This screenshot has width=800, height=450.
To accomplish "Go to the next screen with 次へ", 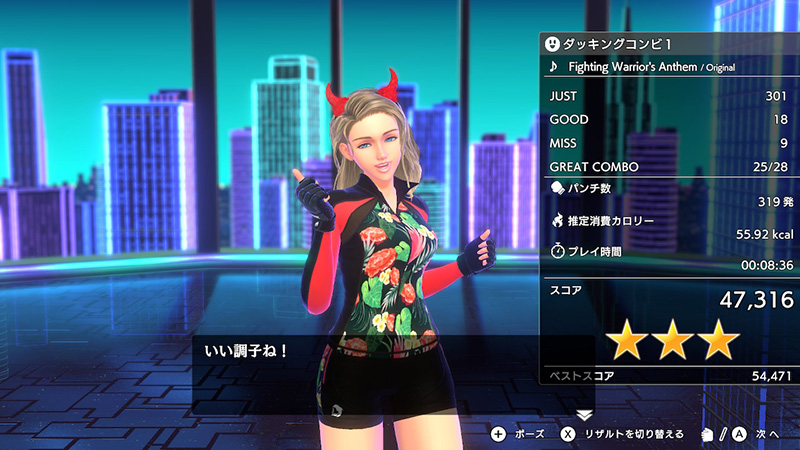I will coord(752,434).
